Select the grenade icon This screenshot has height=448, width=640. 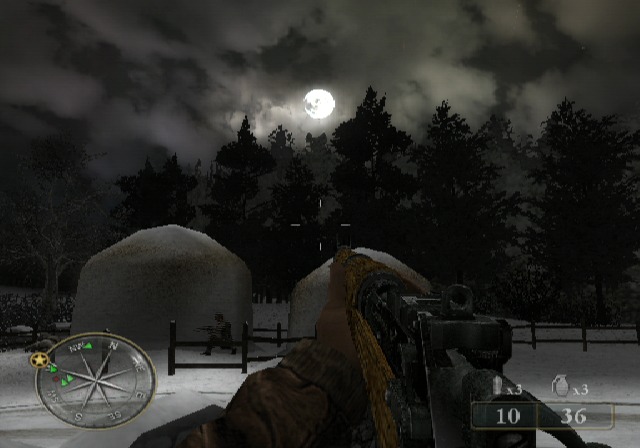tap(561, 388)
